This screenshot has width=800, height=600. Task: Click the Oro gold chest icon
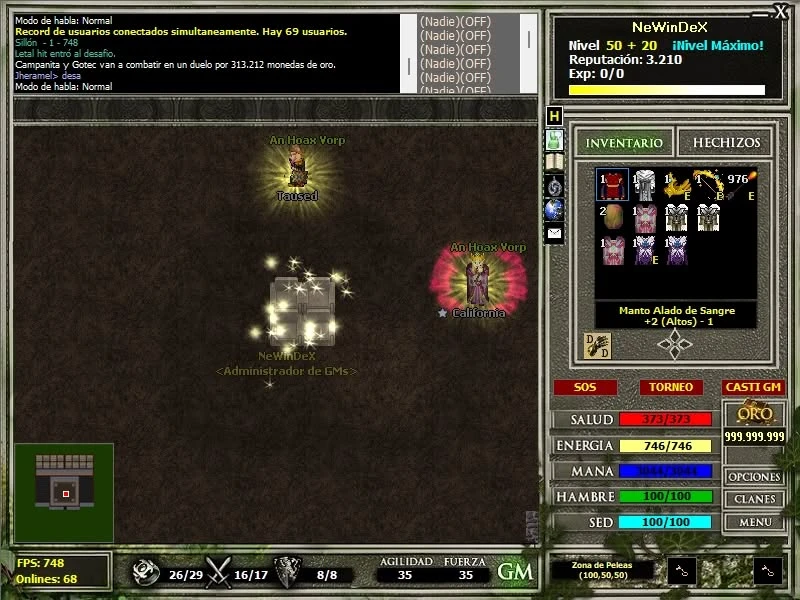tap(754, 414)
